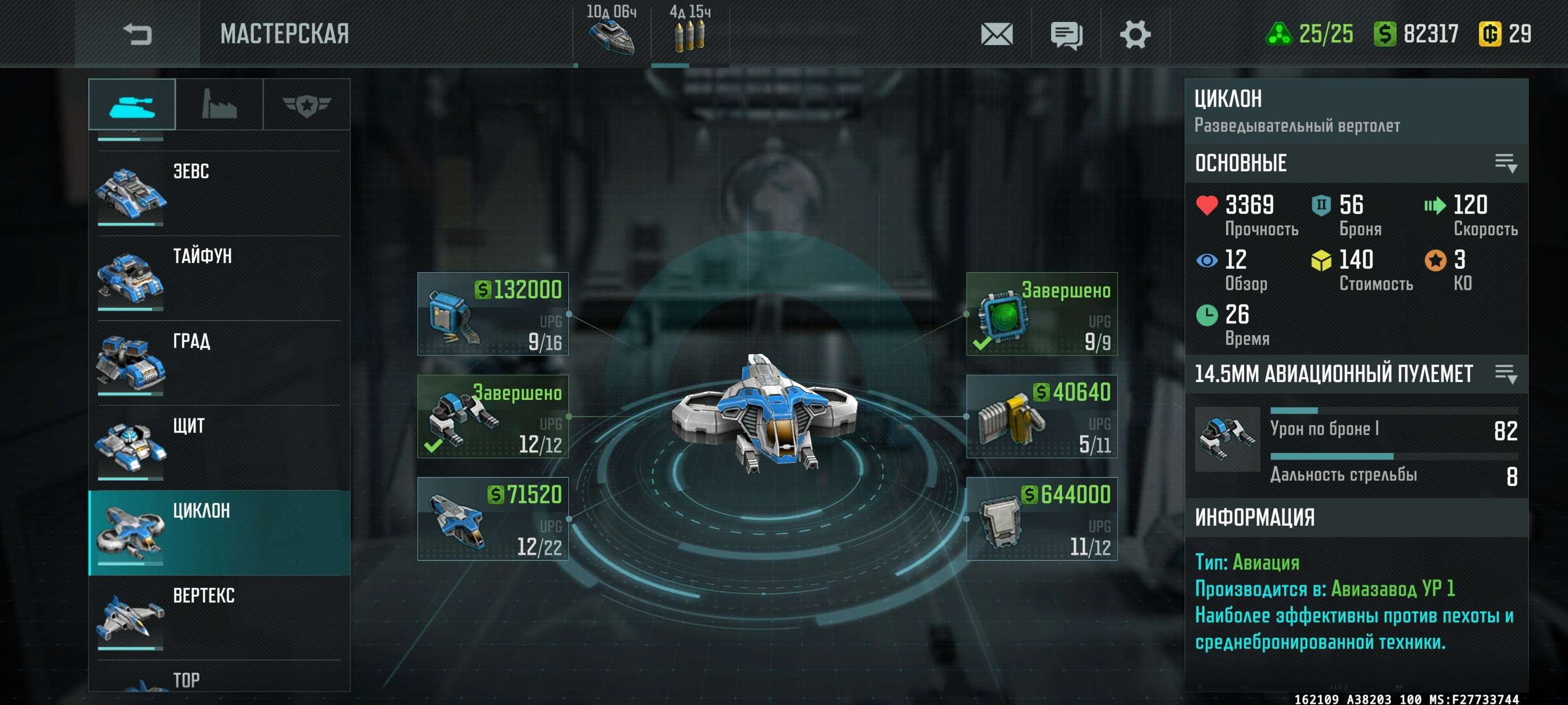The width and height of the screenshot is (1568, 705).
Task: Purchase the 71520 hull upgrade
Action: (x=493, y=519)
